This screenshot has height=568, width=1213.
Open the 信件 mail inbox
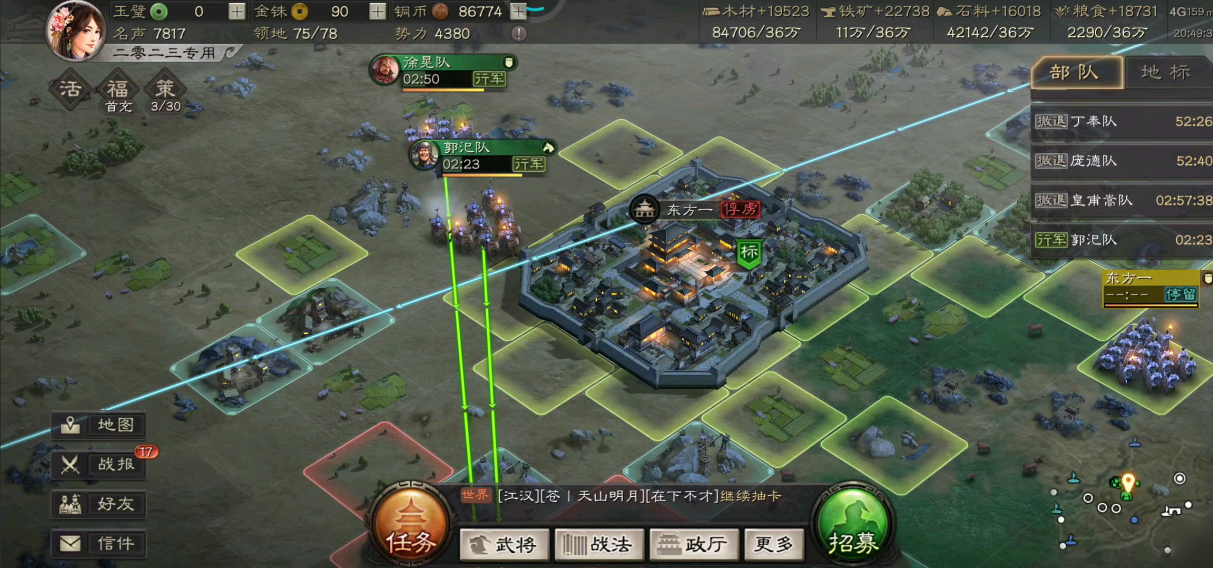coord(100,544)
